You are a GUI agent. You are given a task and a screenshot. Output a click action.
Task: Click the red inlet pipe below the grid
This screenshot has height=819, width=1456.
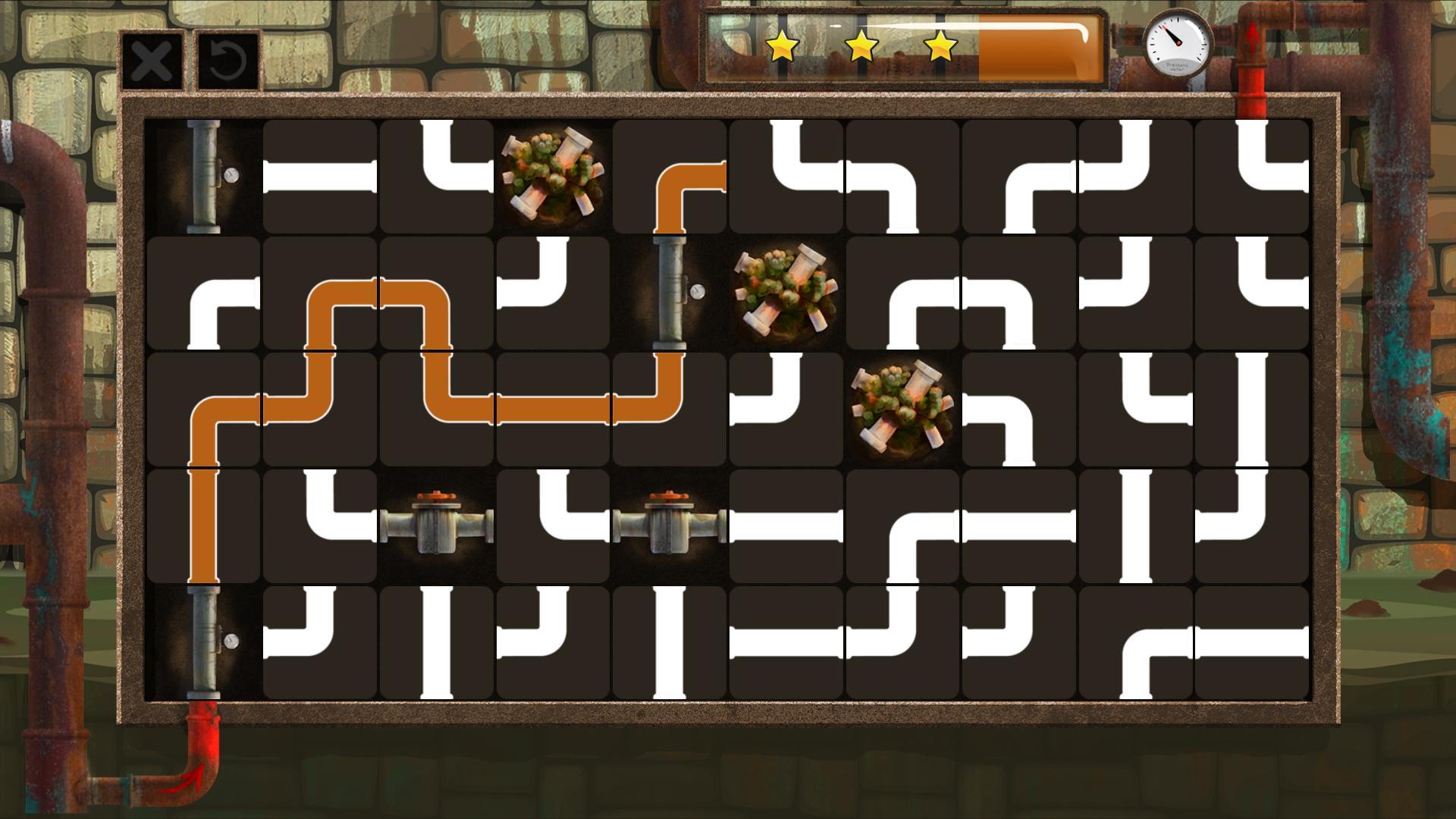[x=201, y=751]
